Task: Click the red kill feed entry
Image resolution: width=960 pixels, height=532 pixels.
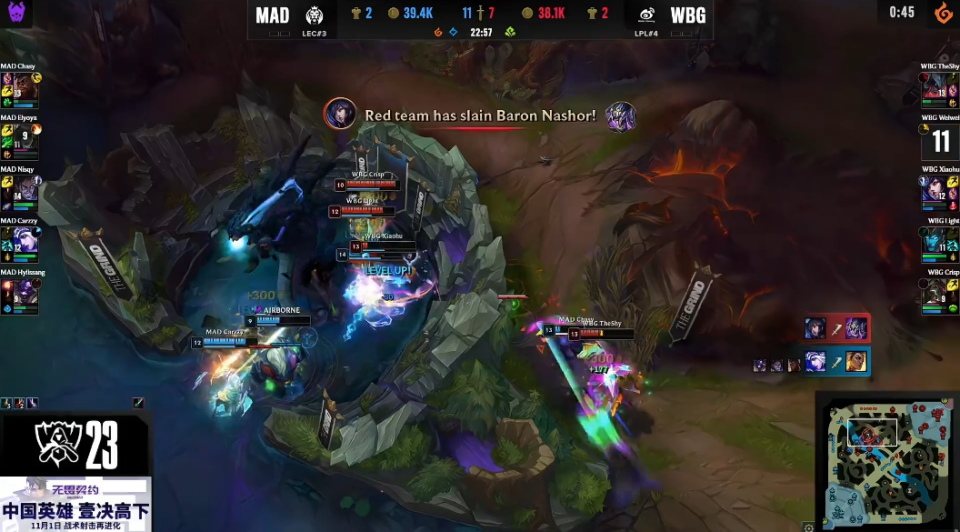Action: click(836, 328)
